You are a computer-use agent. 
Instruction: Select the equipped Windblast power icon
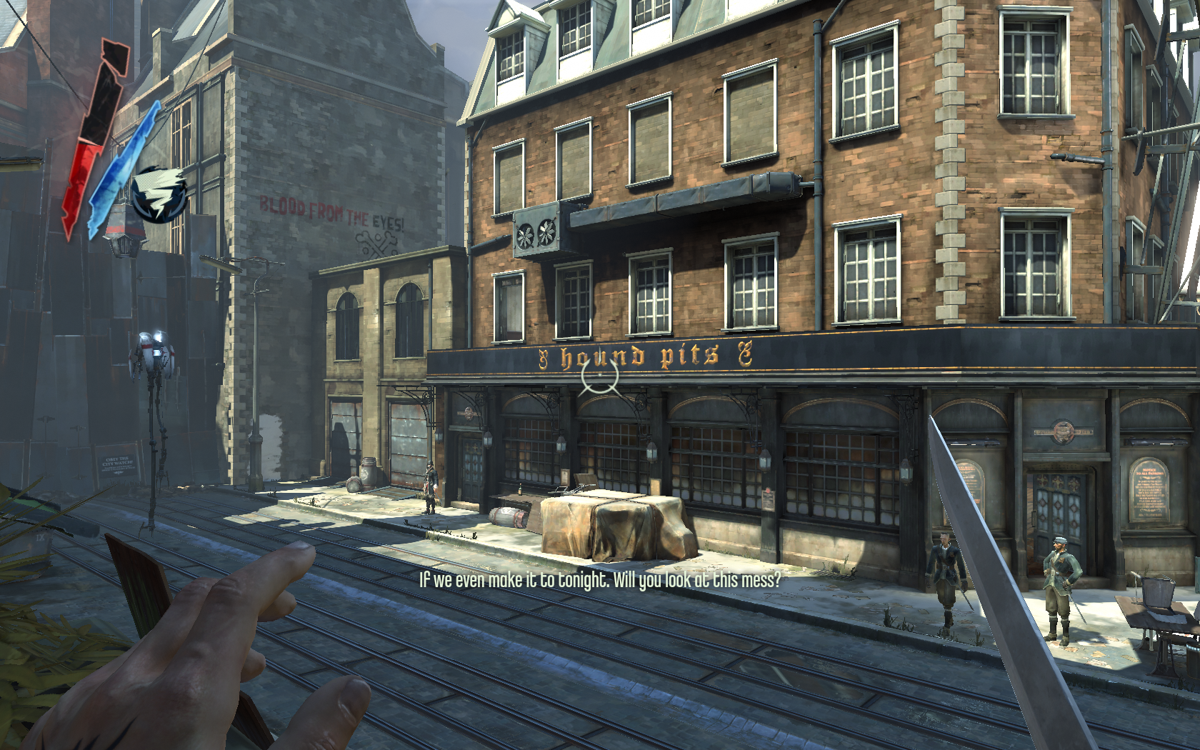(160, 194)
